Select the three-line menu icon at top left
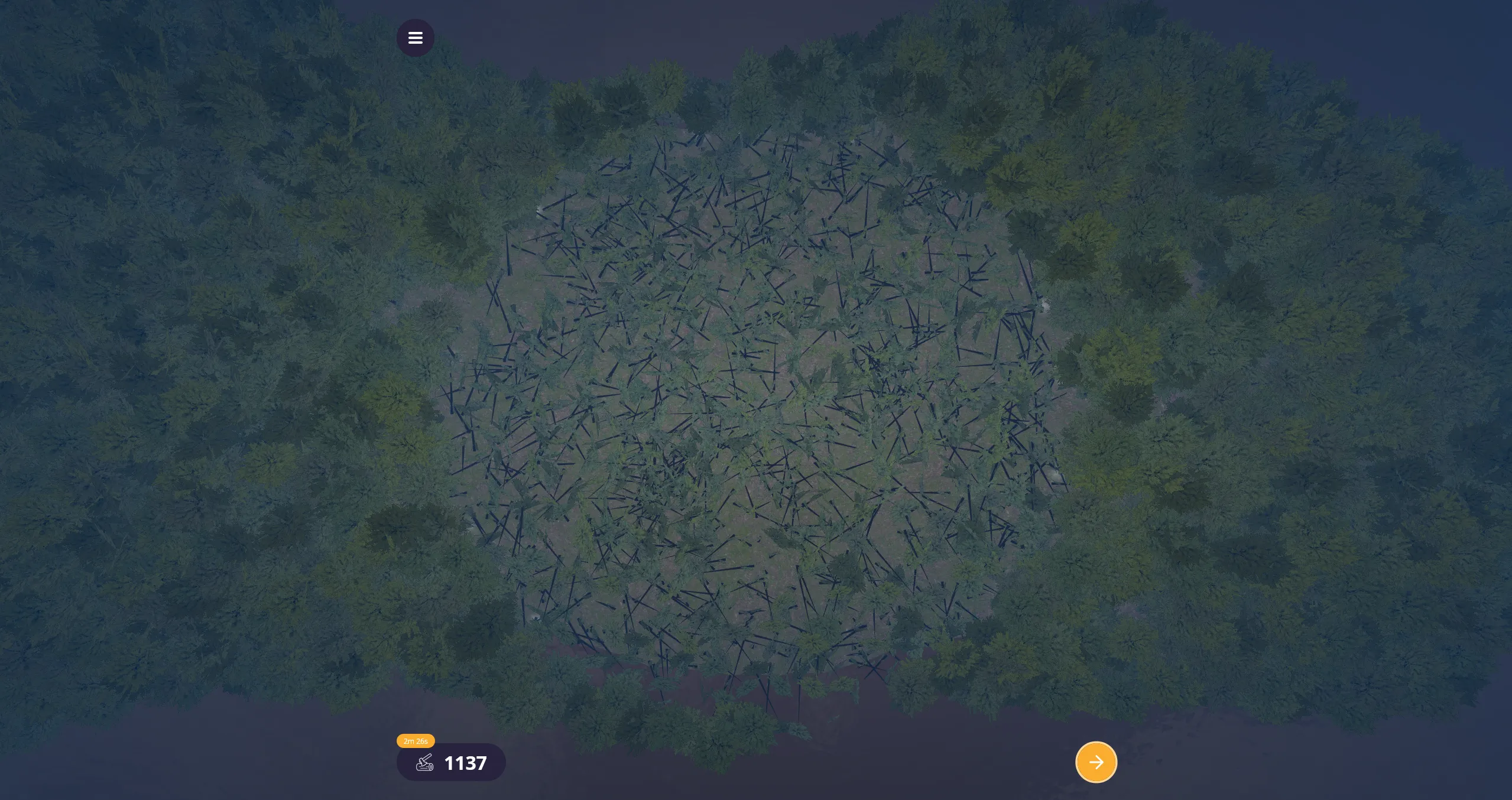 (416, 37)
